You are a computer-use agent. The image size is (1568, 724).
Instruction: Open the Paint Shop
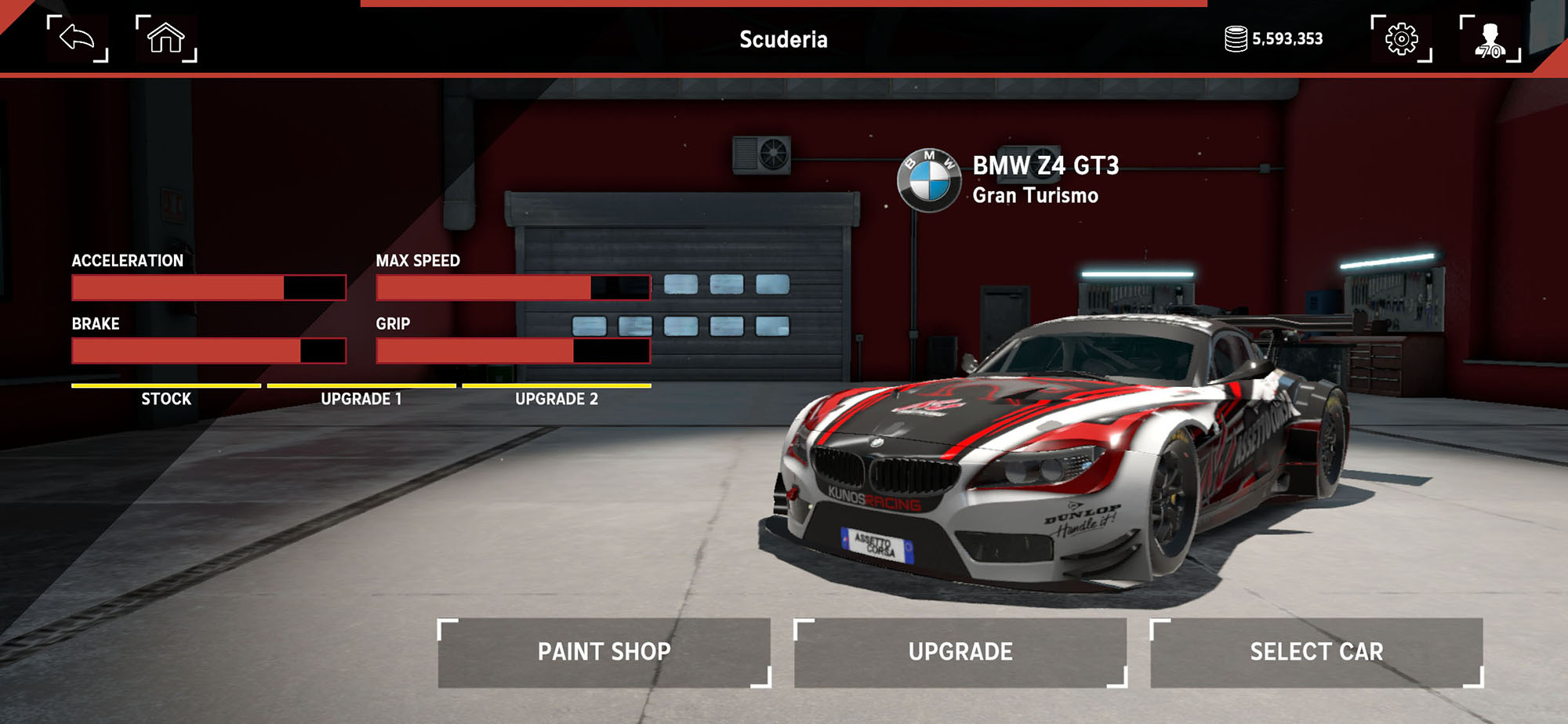[604, 652]
